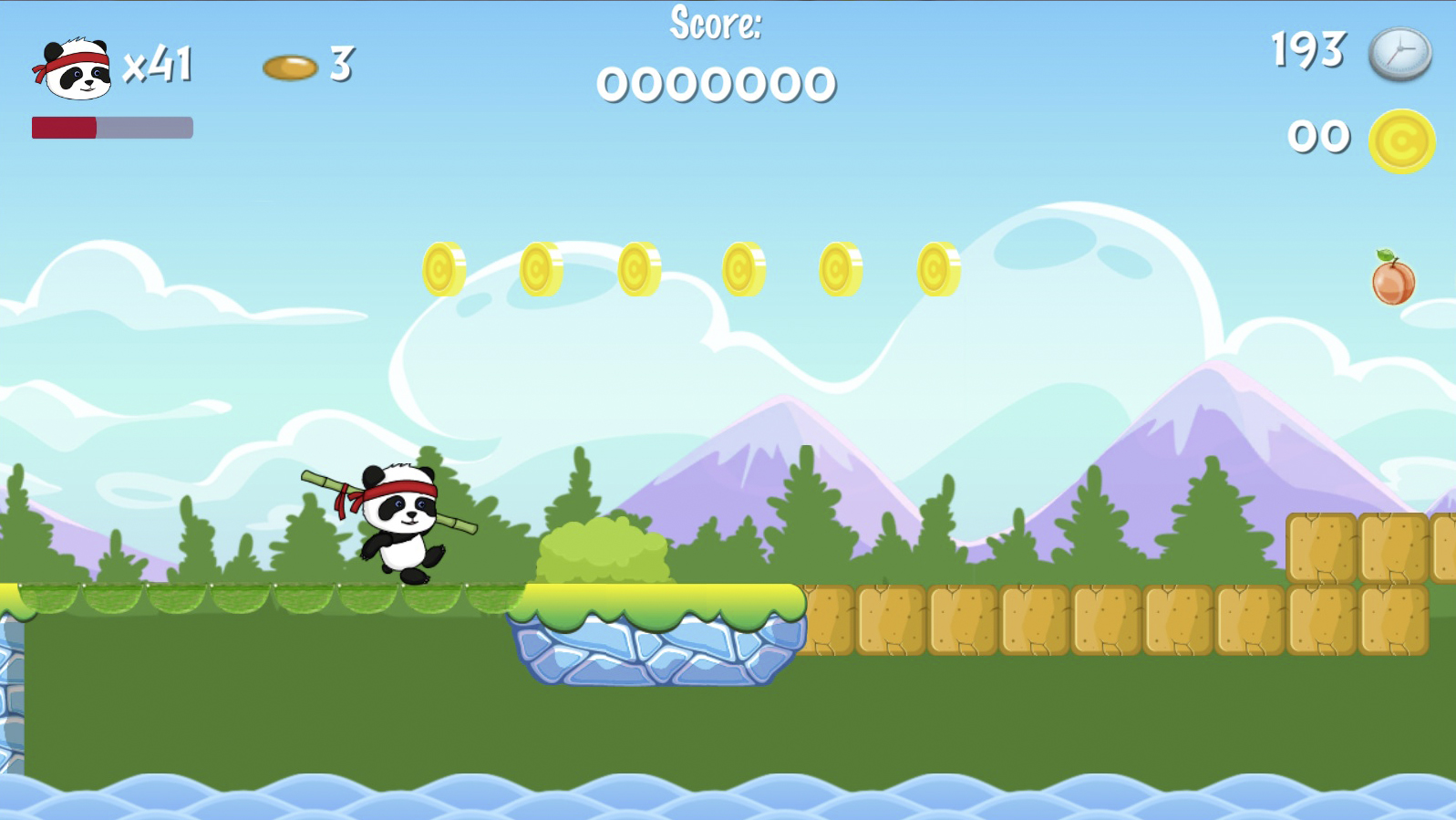Click the 193 timer number
The width and height of the screenshot is (1456, 820).
pos(1307,53)
